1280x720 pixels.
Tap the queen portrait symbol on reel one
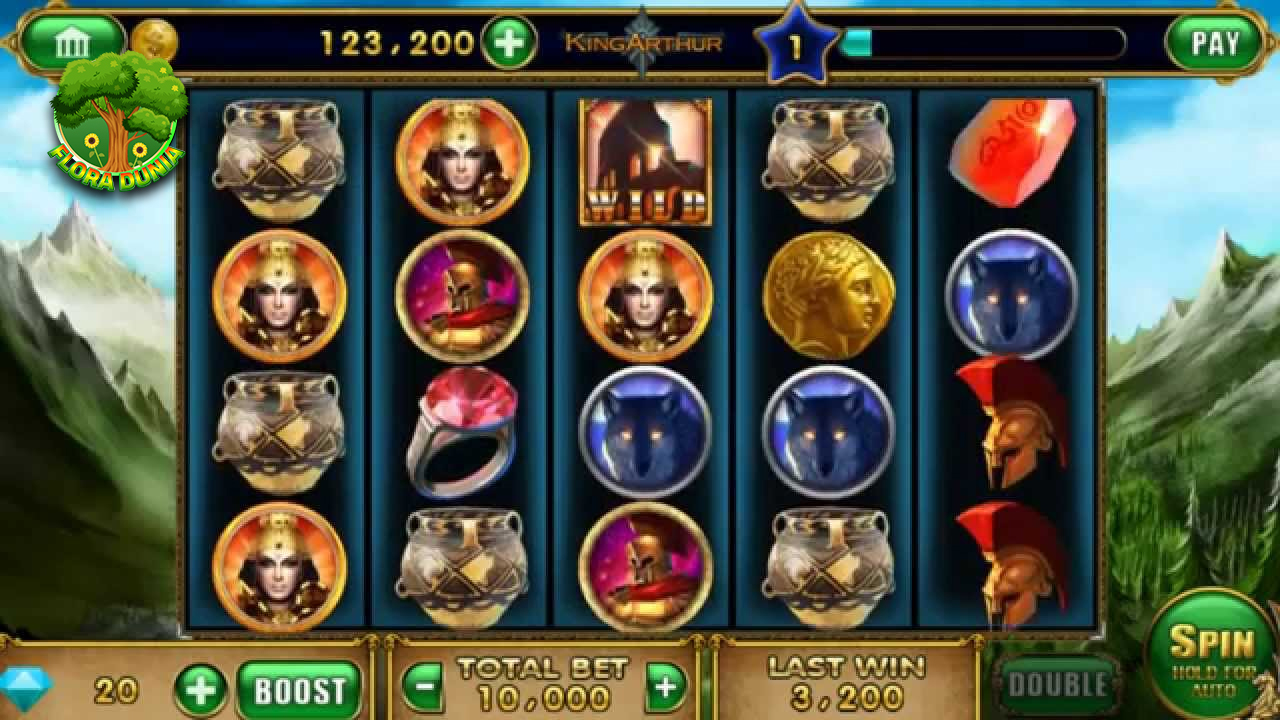coord(278,294)
